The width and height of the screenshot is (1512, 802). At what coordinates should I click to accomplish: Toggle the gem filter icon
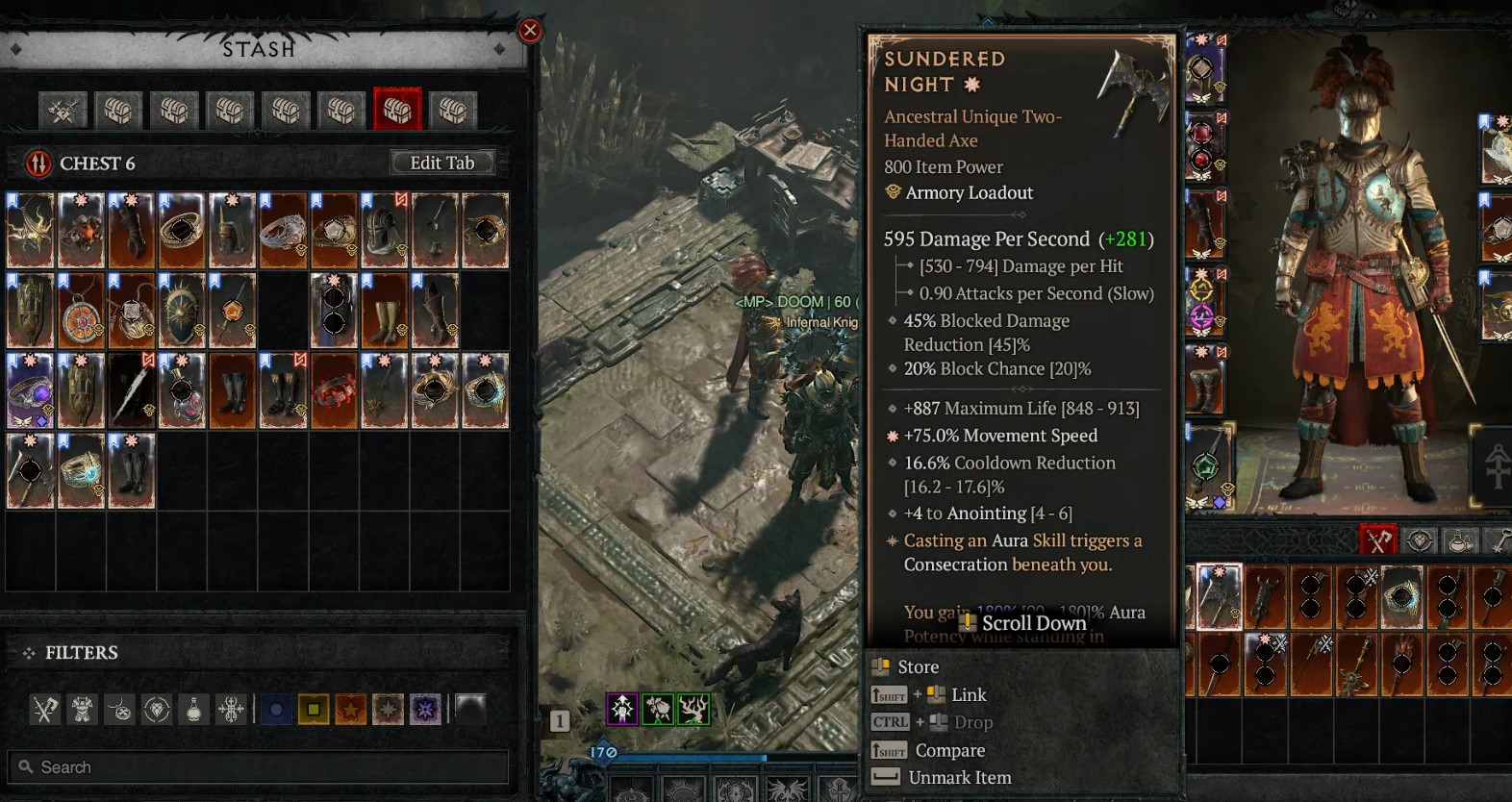pyautogui.click(x=157, y=710)
